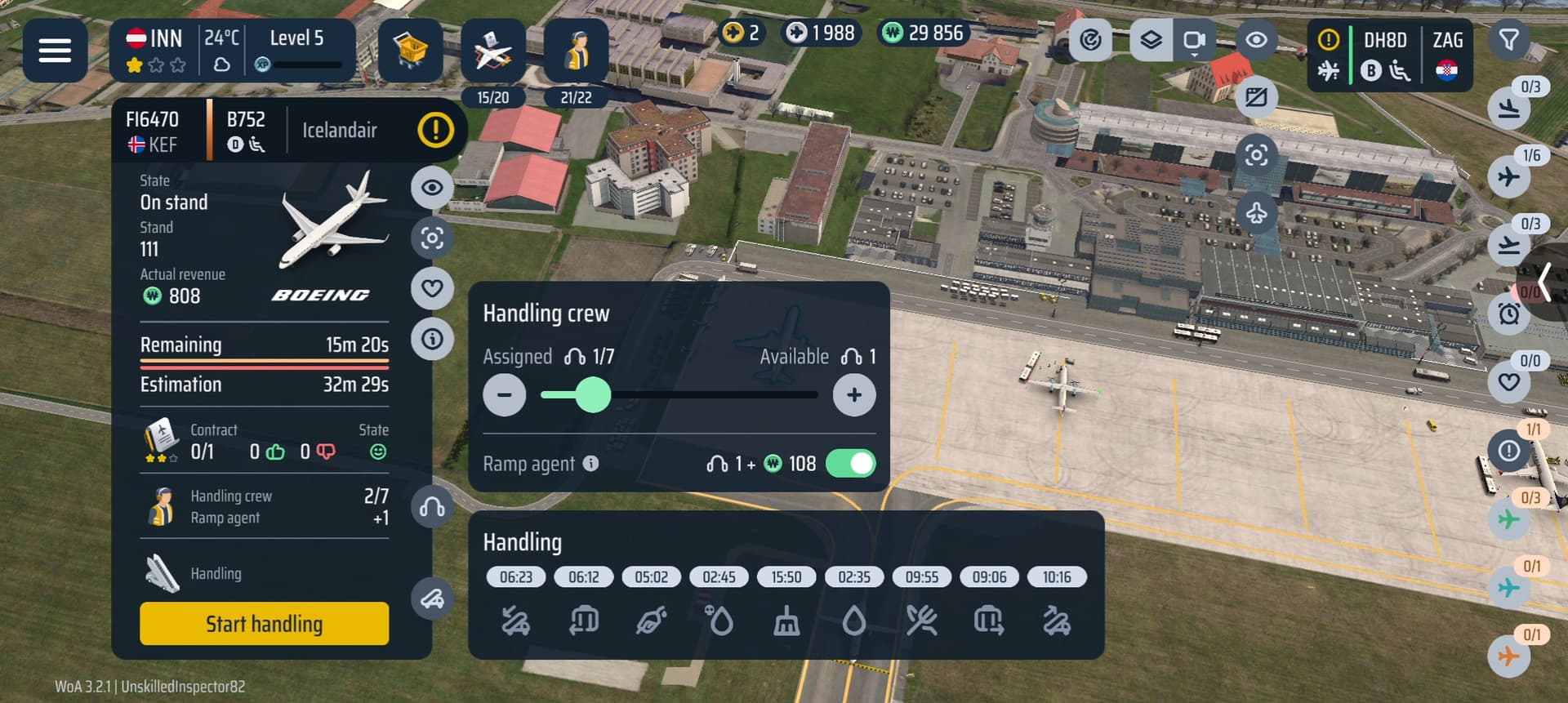Expand the side panel with the arrow
Screen dimensions: 1568x703
[x=1544, y=283]
